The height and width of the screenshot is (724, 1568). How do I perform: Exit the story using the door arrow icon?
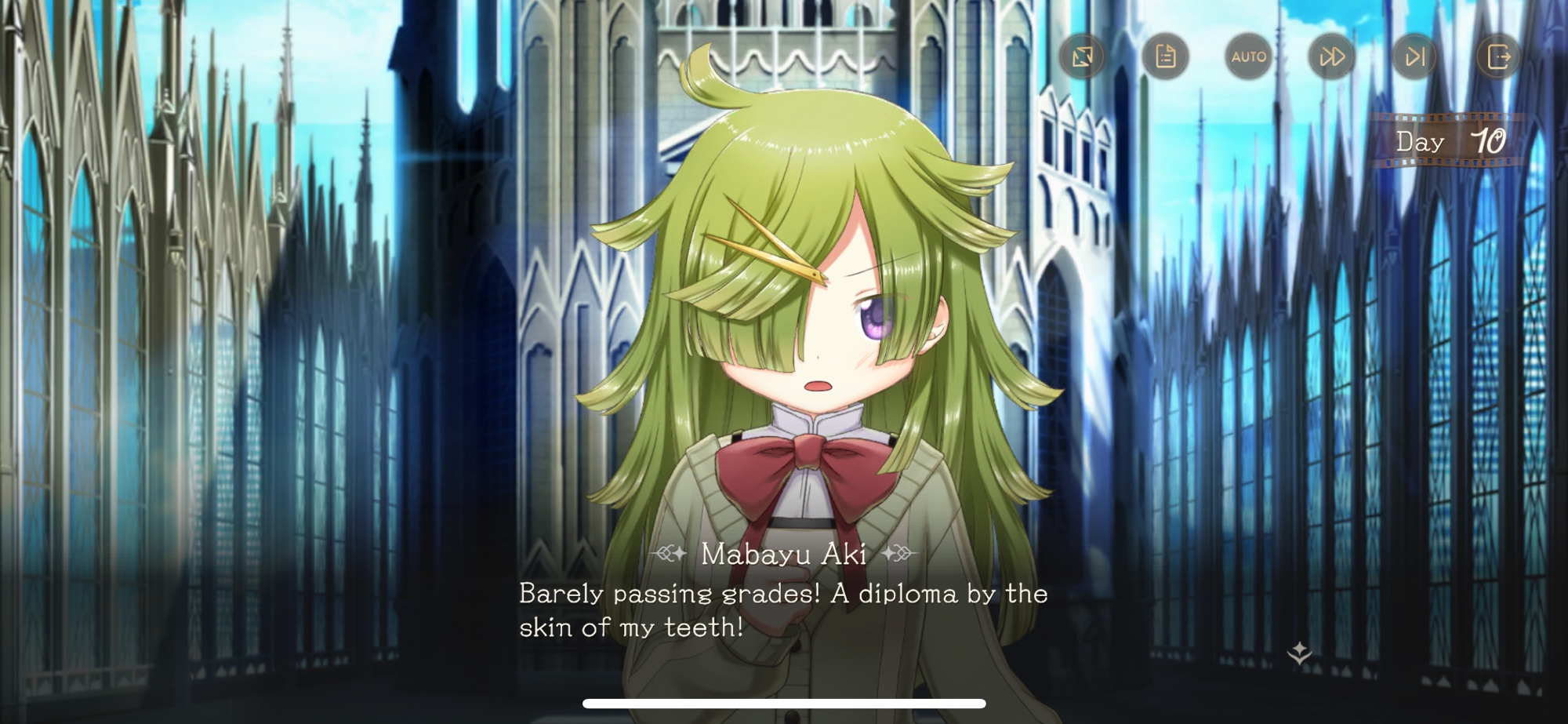pos(1498,56)
